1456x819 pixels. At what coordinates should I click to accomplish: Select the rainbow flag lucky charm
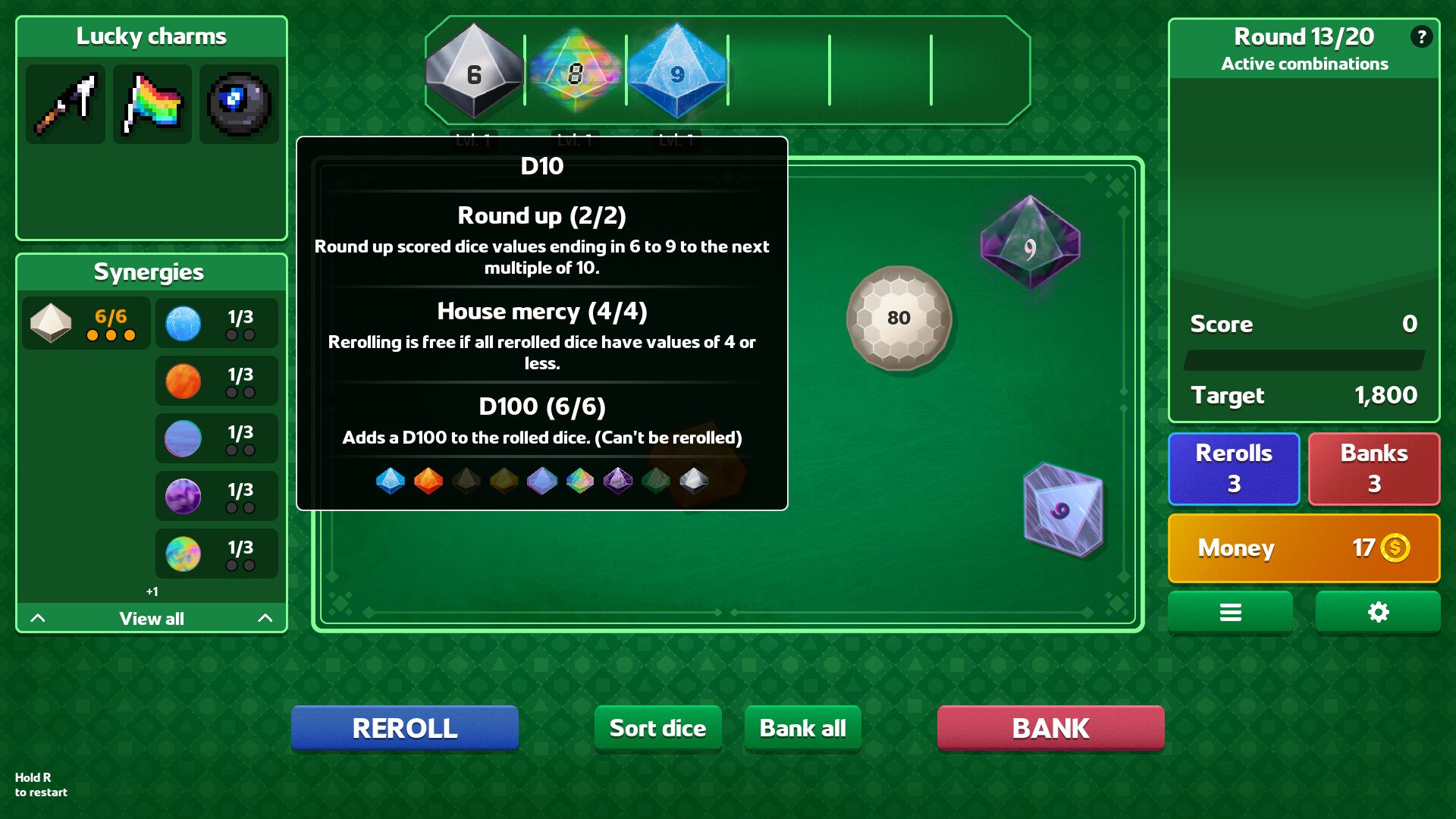click(x=152, y=104)
